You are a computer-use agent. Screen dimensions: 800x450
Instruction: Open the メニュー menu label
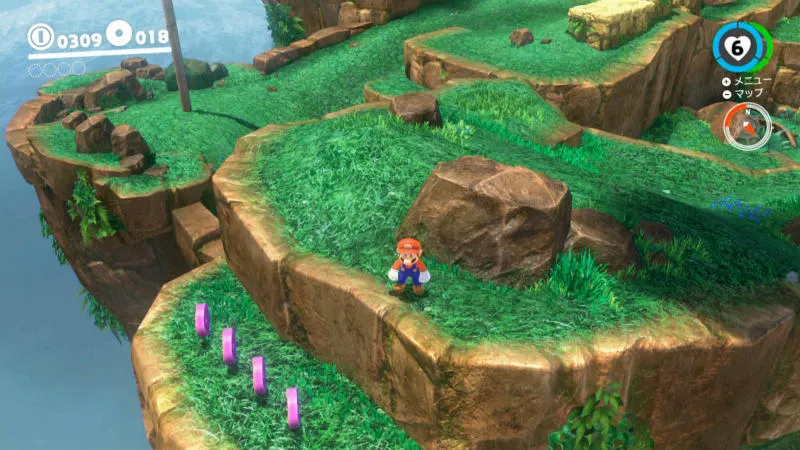click(752, 80)
